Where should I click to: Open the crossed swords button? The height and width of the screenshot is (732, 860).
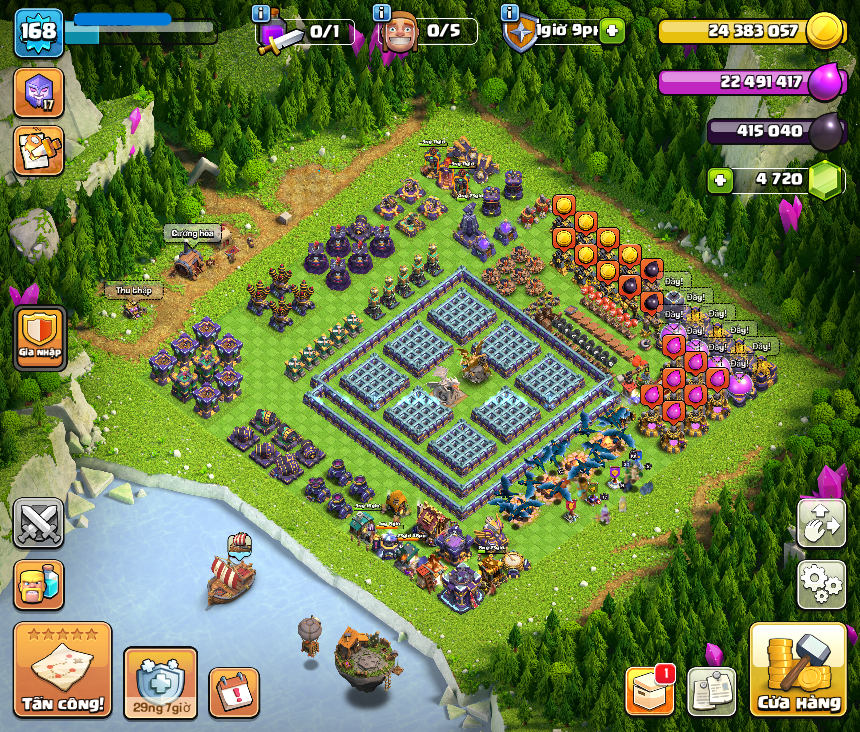(39, 523)
